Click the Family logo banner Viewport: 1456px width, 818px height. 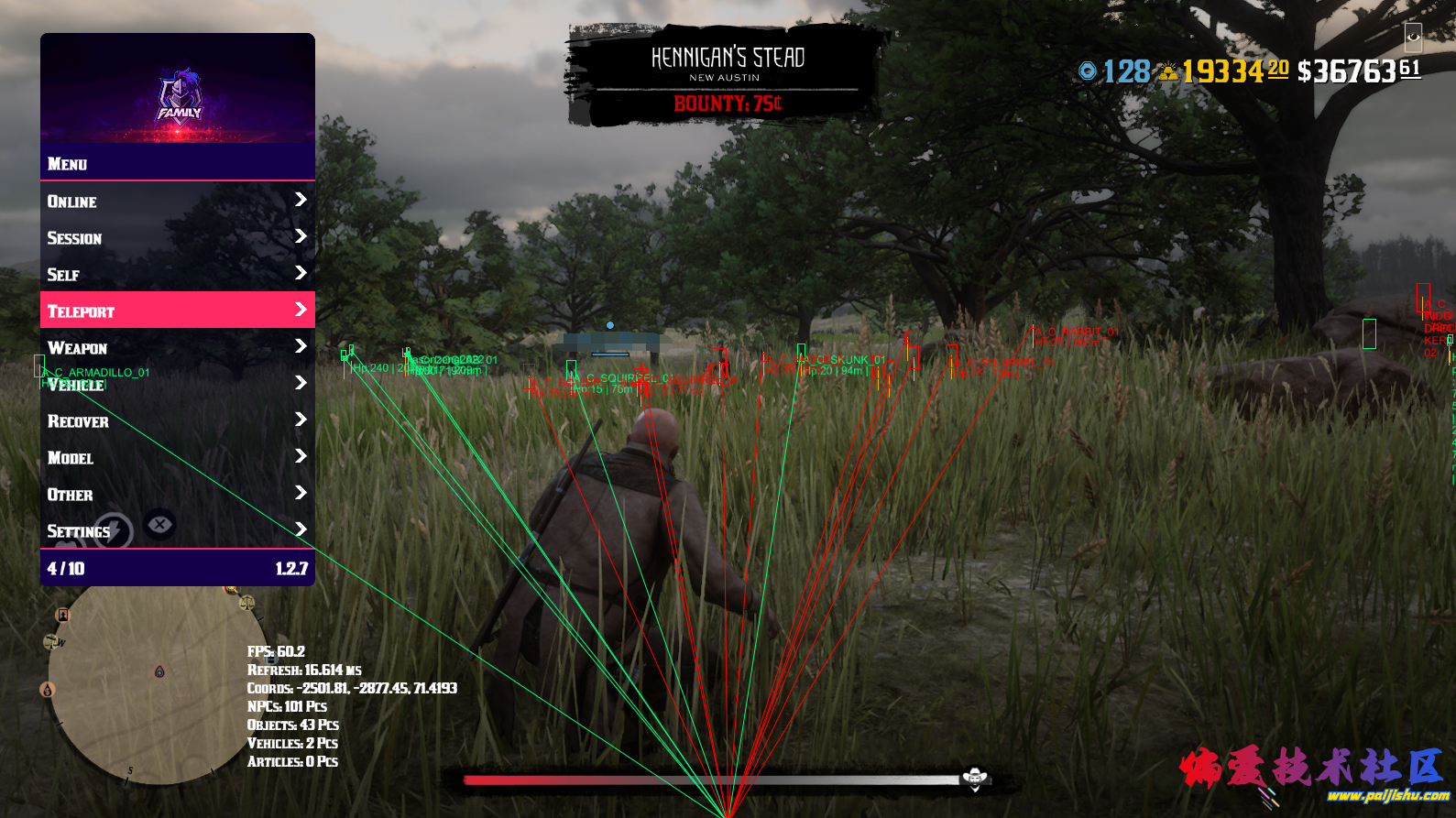point(179,92)
